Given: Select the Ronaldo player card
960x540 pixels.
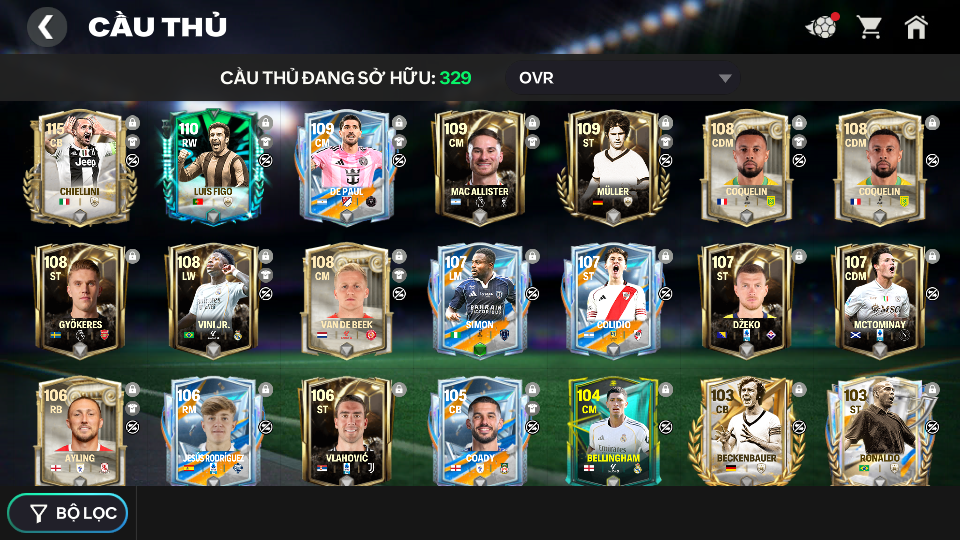Looking at the screenshot, I should 879,432.
